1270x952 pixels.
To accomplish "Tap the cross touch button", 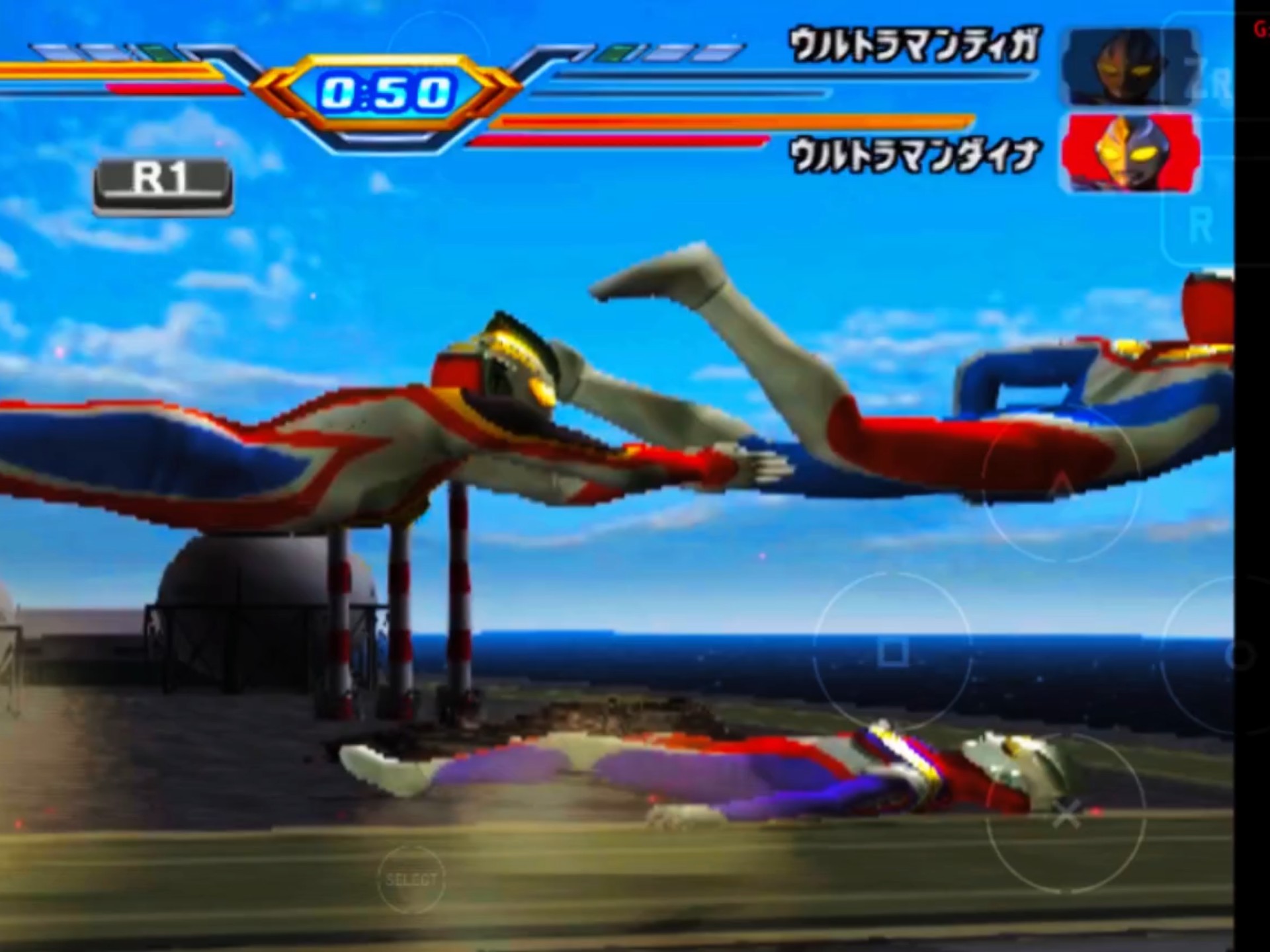I will pyautogui.click(x=1066, y=814).
